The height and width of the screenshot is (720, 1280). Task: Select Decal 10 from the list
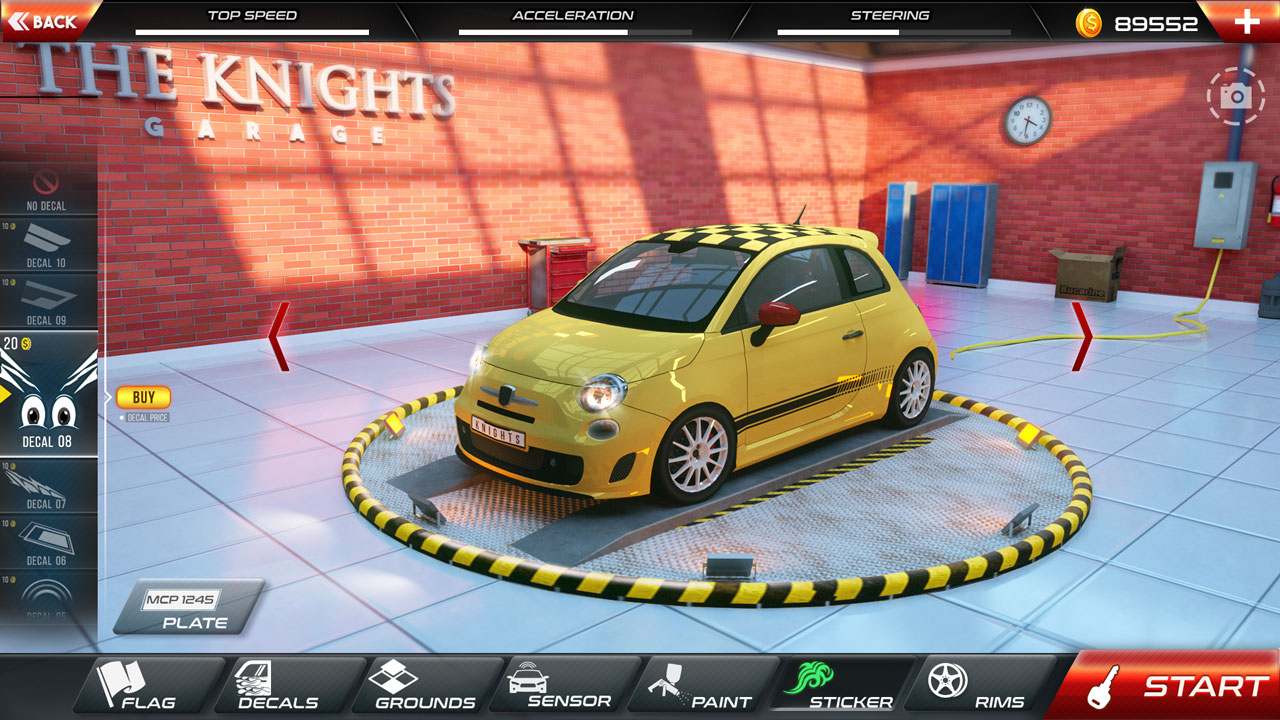[x=48, y=246]
